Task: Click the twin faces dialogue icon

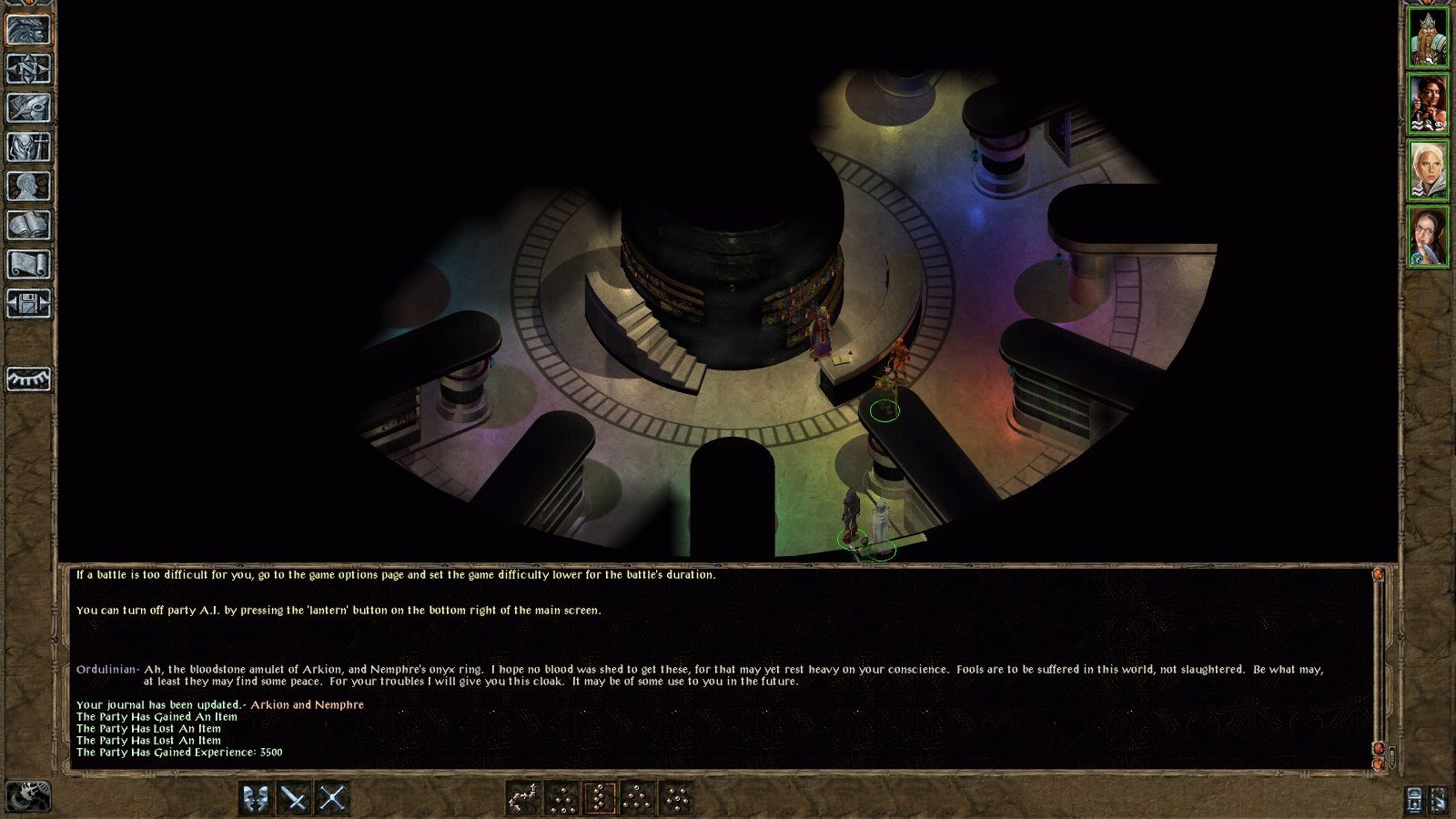Action: [256, 796]
